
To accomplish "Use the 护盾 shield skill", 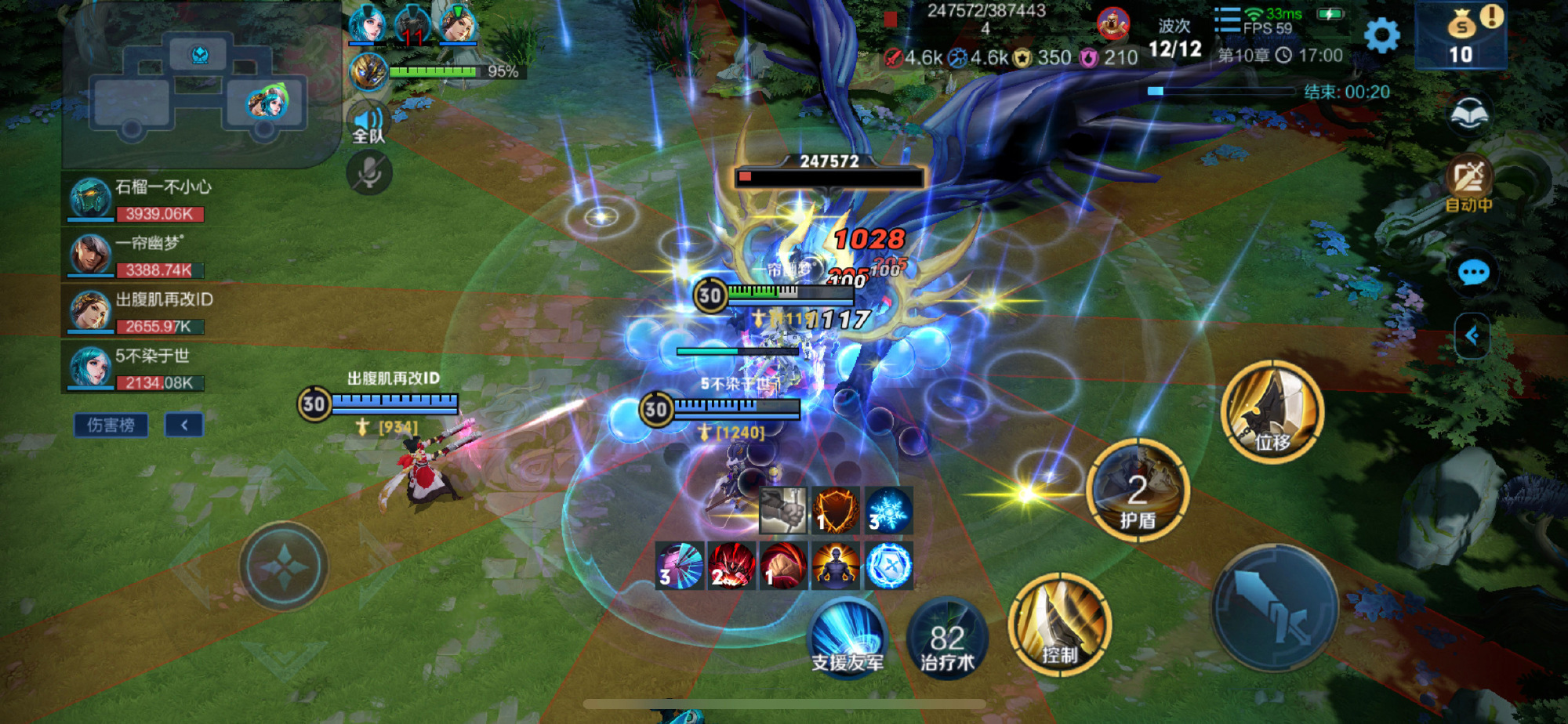I will [1138, 491].
